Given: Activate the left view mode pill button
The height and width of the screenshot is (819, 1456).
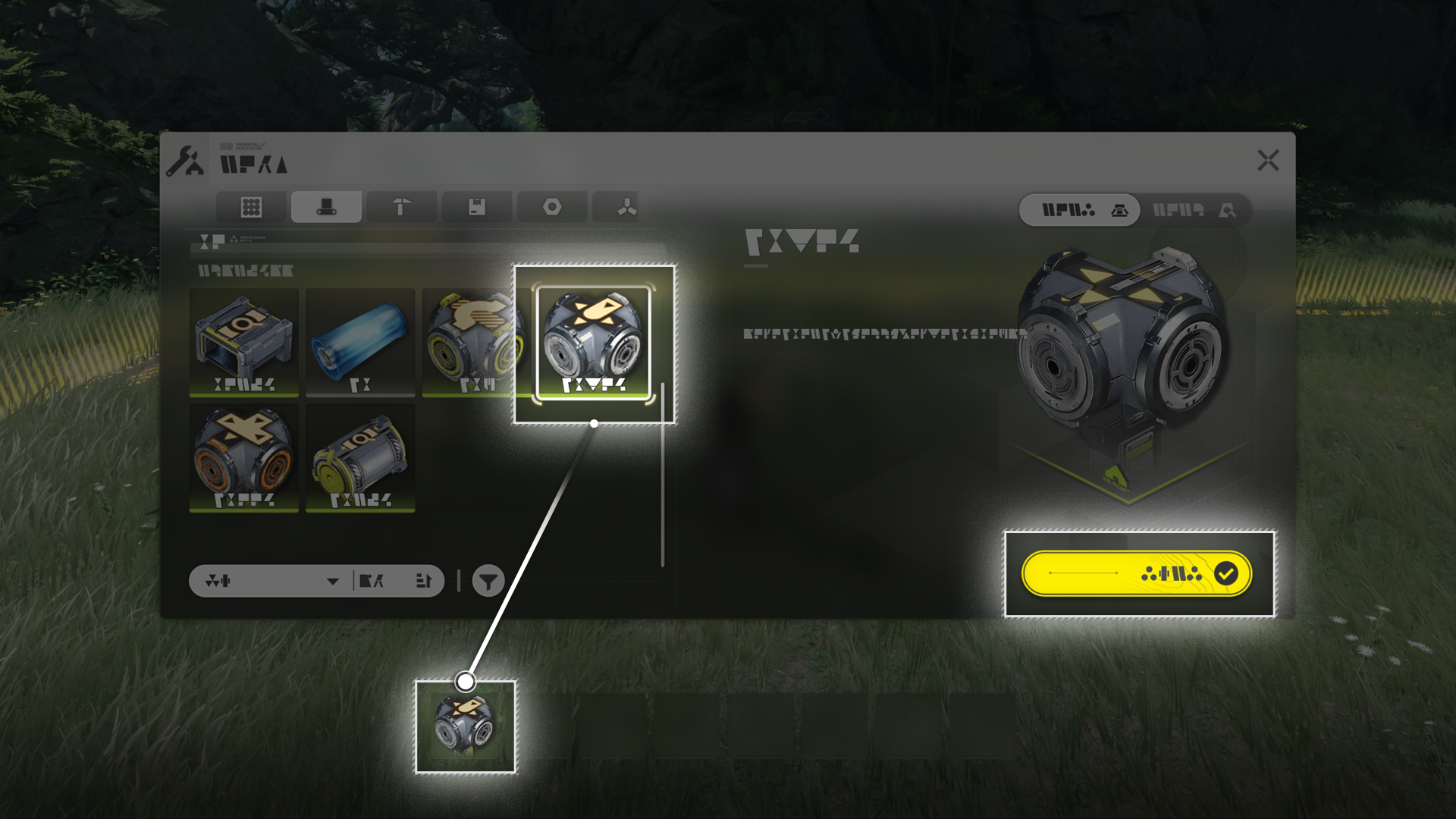Looking at the screenshot, I should [1079, 210].
